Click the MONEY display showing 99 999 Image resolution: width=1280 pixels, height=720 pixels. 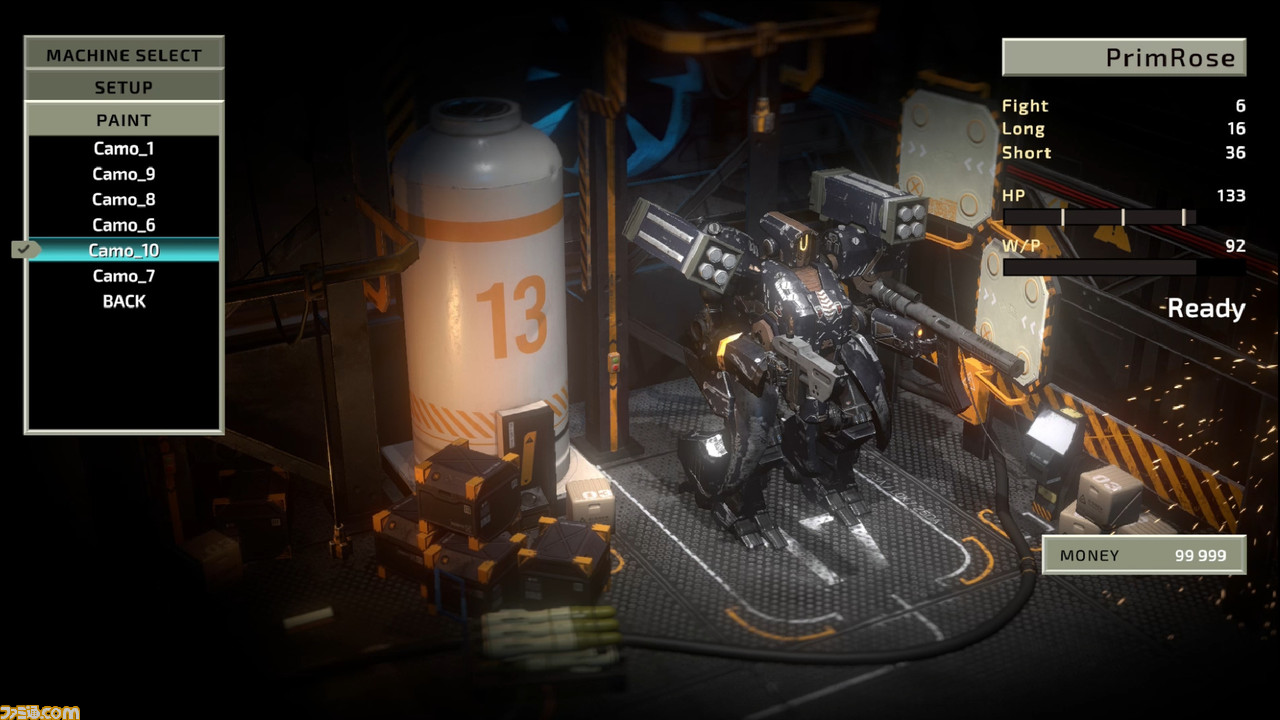pos(1144,555)
